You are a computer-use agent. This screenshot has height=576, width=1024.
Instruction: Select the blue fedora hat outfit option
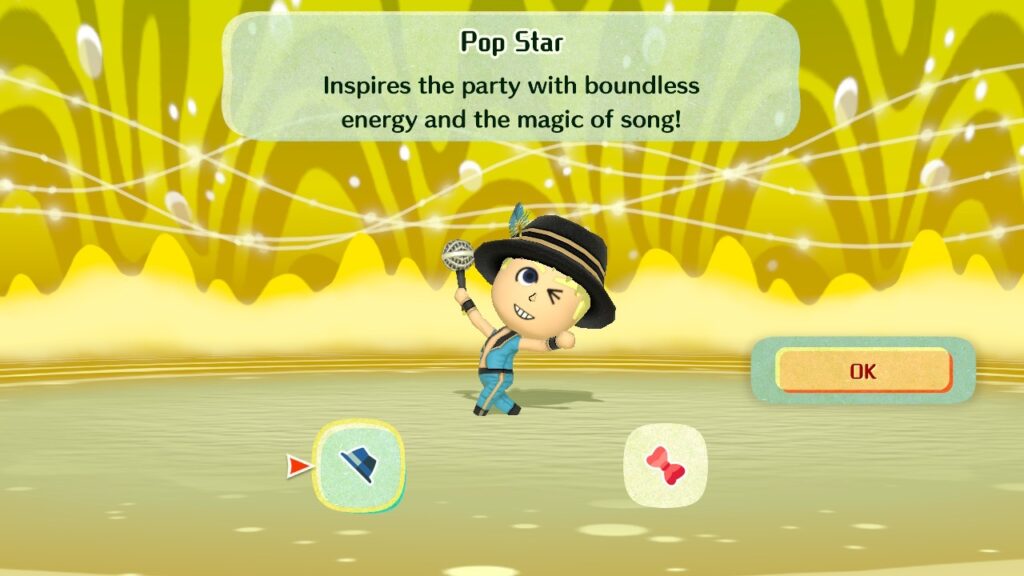tap(359, 465)
